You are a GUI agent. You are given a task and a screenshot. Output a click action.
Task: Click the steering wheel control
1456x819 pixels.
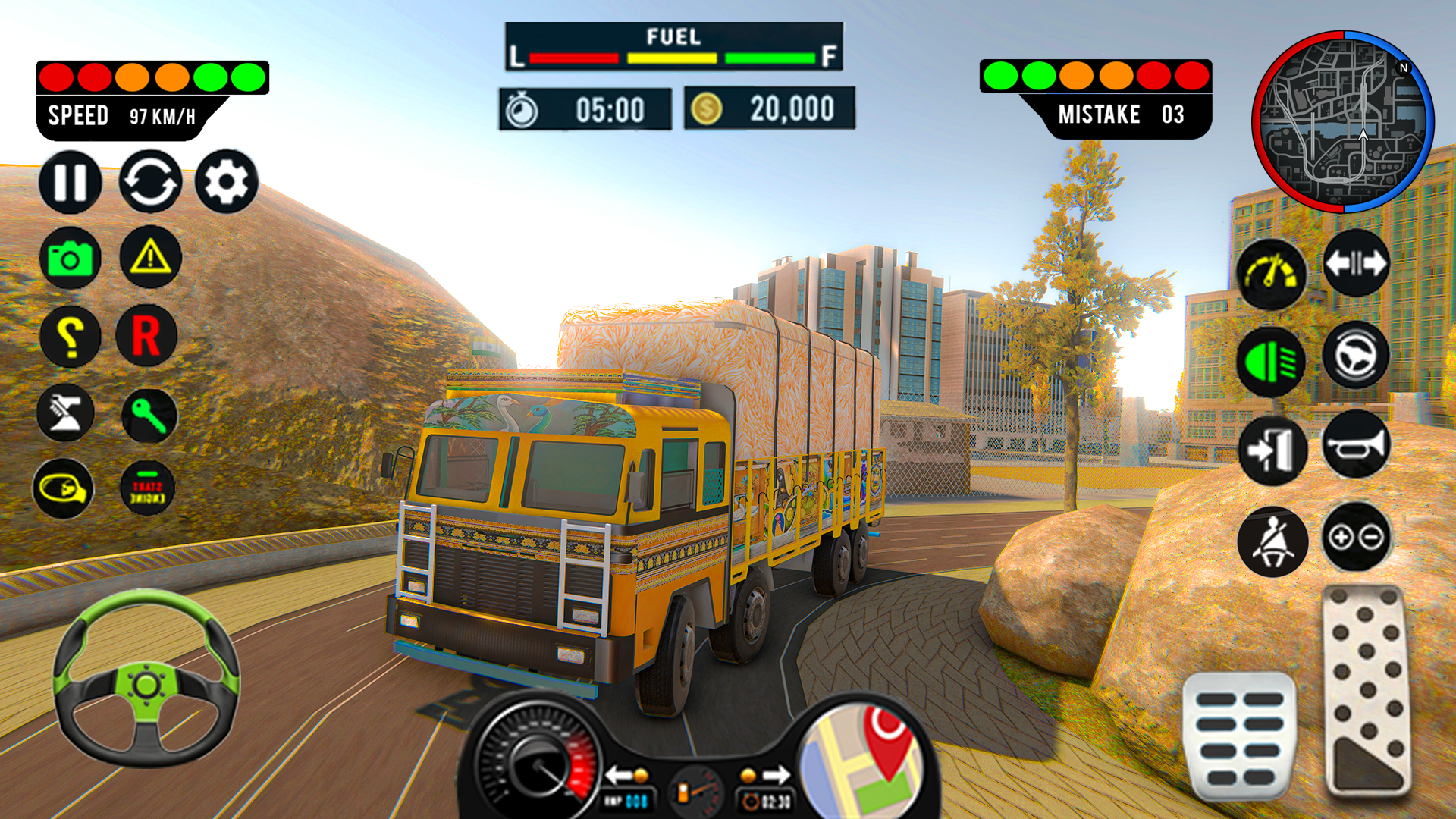pos(146,679)
